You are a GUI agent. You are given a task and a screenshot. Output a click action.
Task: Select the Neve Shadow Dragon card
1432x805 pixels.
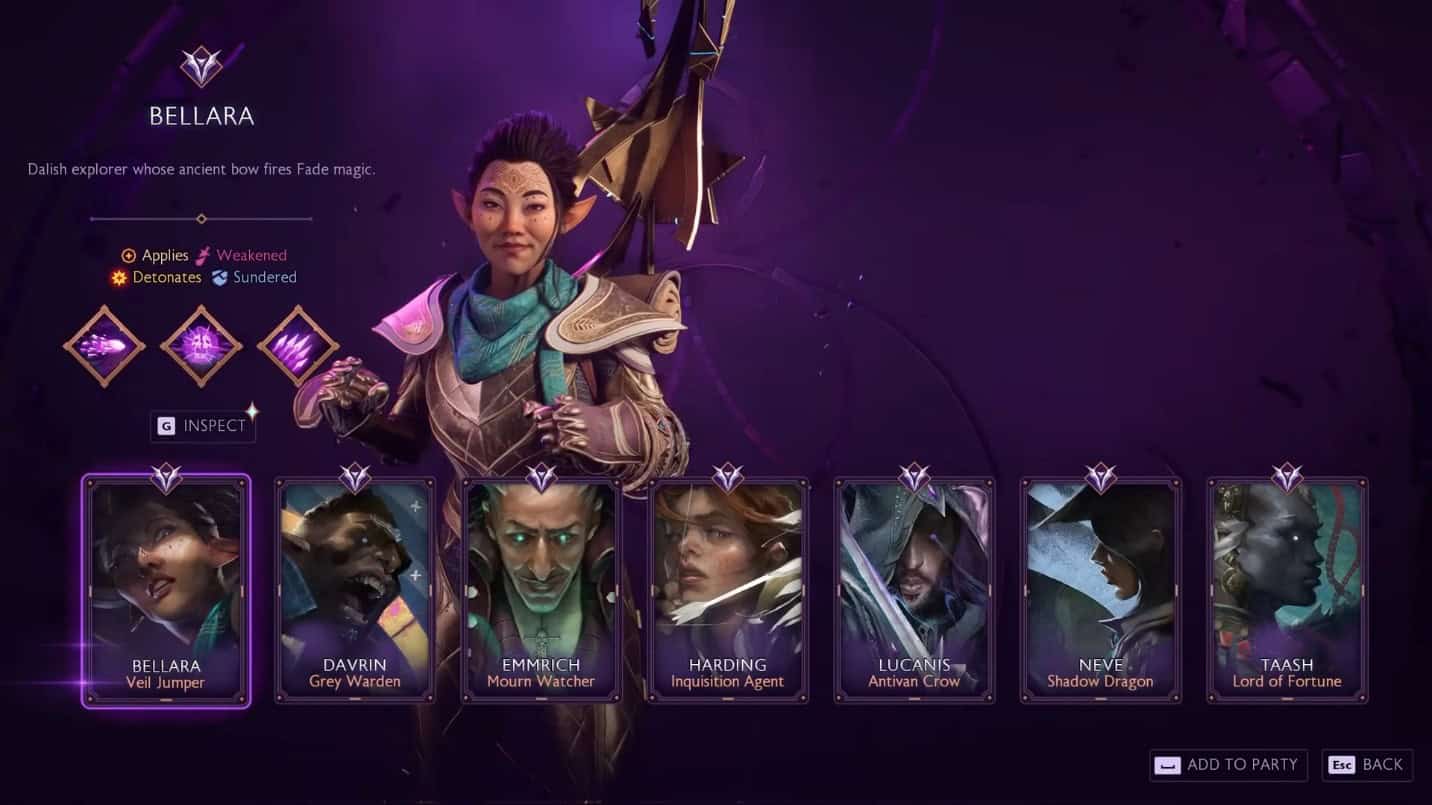[x=1100, y=590]
